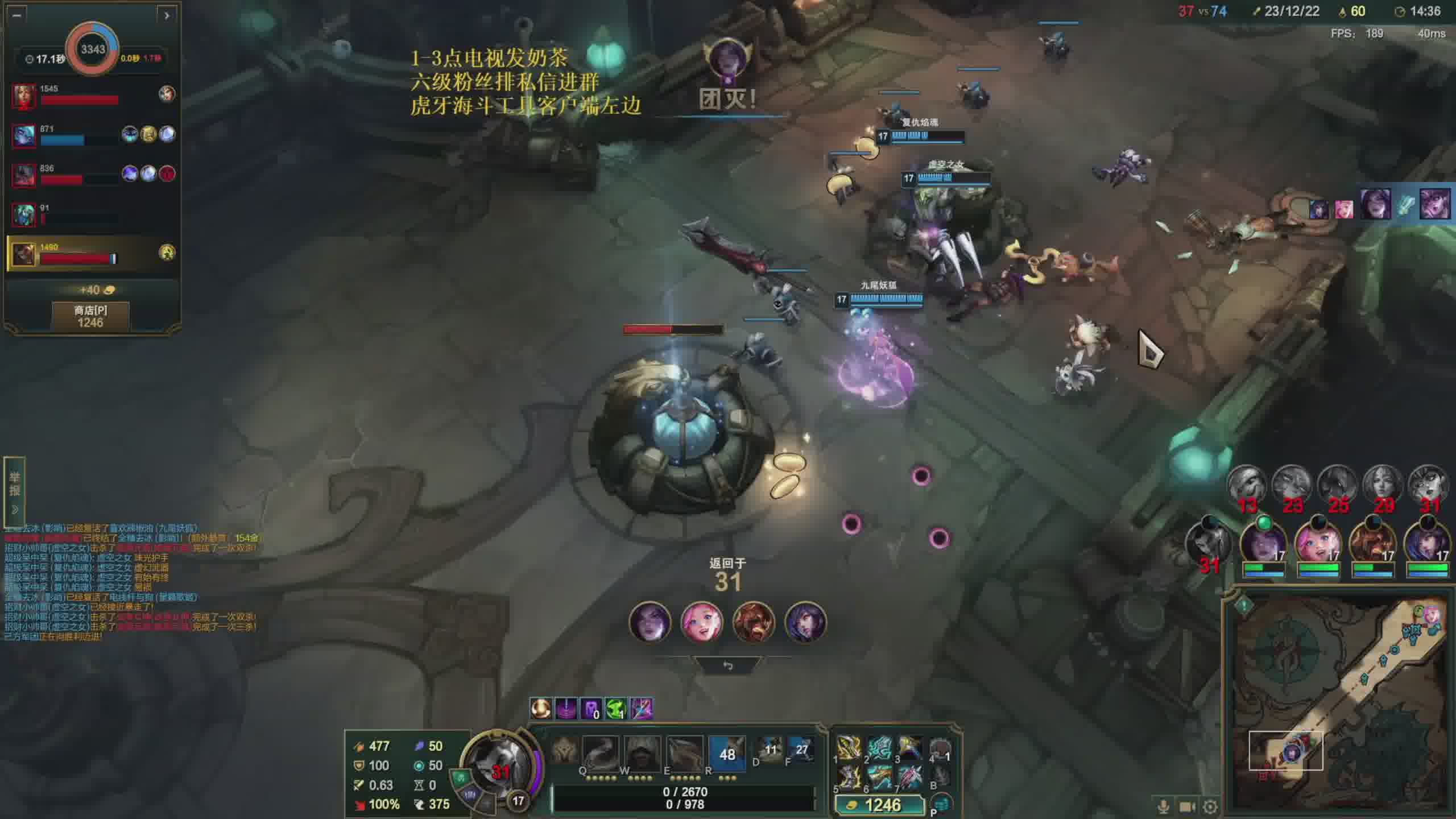
Task: Expand the damage panel with the arrow
Action: coord(167,15)
